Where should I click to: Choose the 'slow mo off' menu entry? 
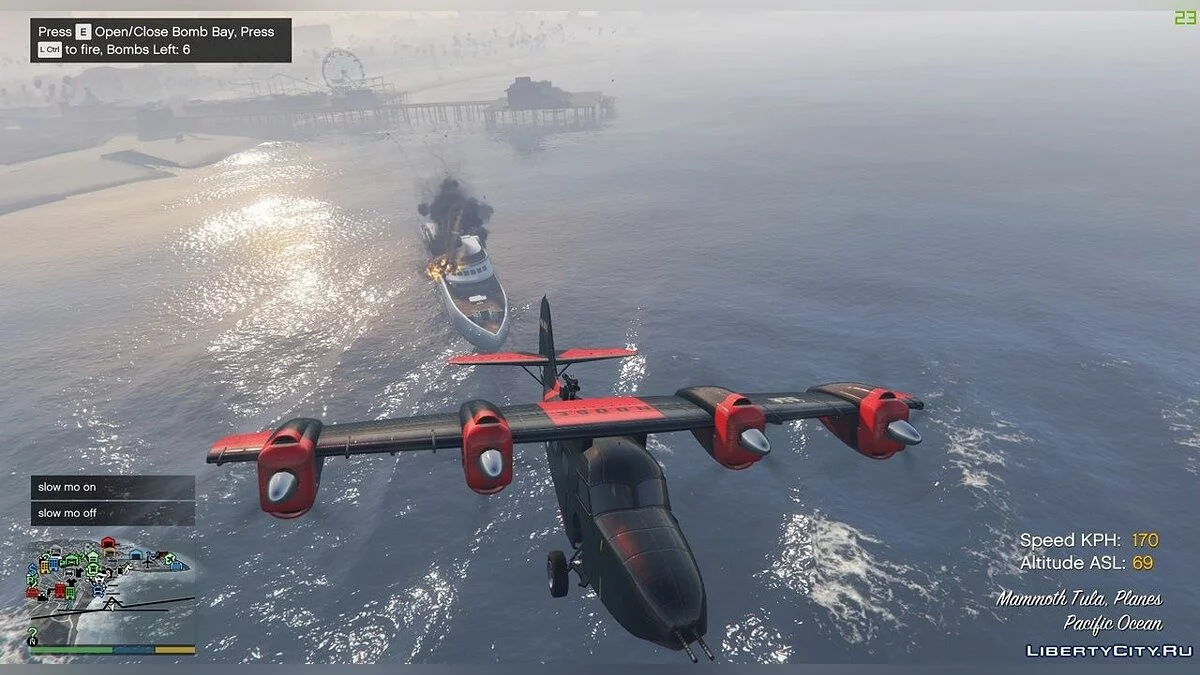(112, 513)
